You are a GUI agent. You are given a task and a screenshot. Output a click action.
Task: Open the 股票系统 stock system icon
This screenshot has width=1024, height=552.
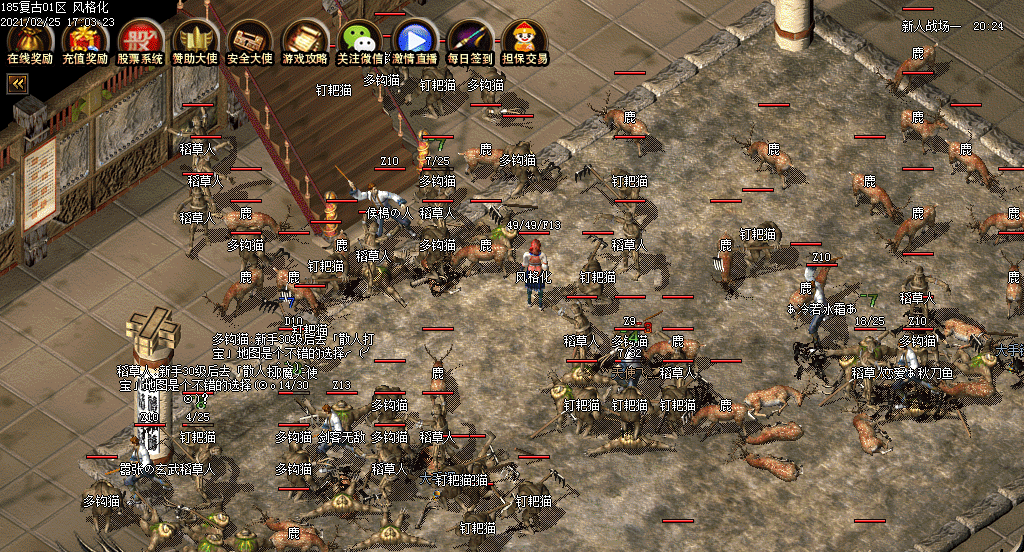(x=140, y=41)
